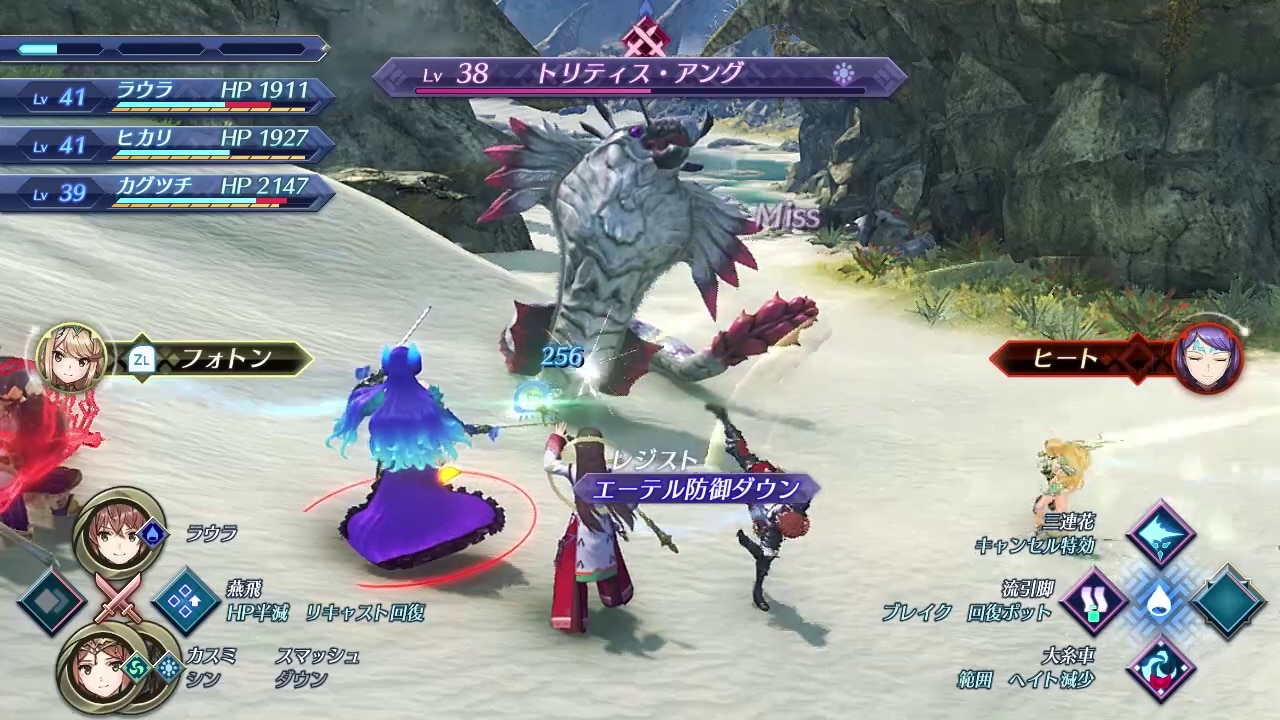
Task: Select the grey-square diamond left of the crossed swords
Action: [51, 602]
